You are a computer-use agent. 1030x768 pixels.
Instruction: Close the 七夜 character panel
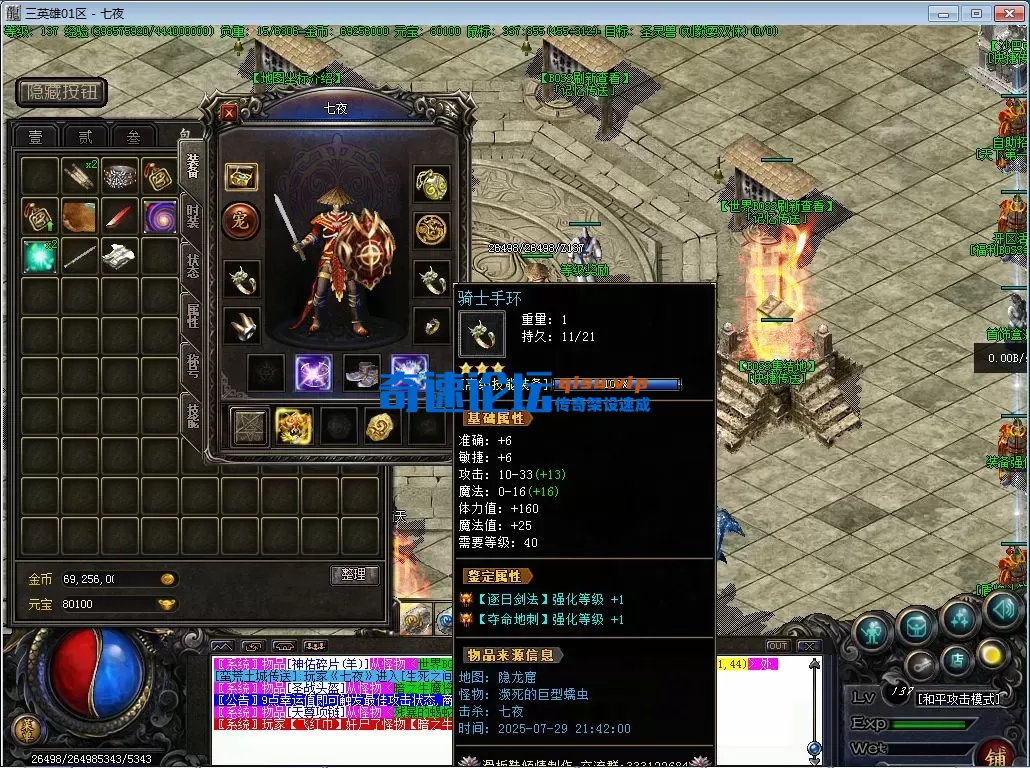pyautogui.click(x=229, y=112)
